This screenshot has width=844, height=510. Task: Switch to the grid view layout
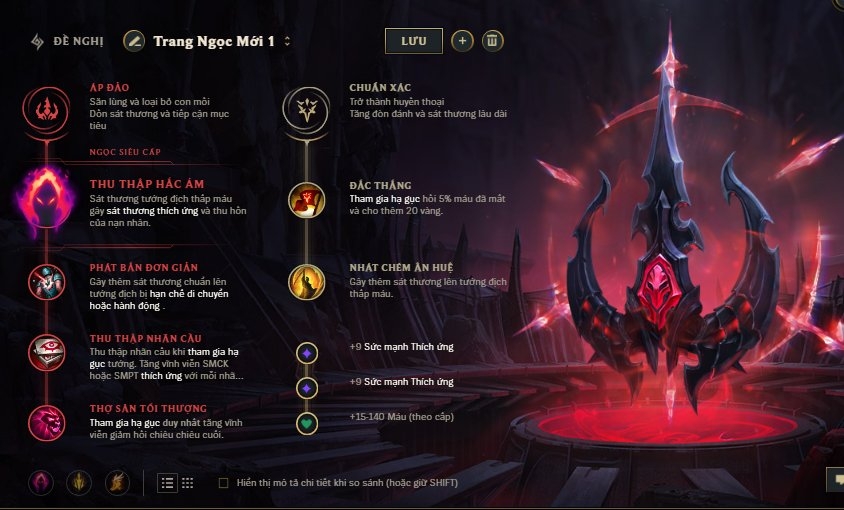click(x=187, y=483)
